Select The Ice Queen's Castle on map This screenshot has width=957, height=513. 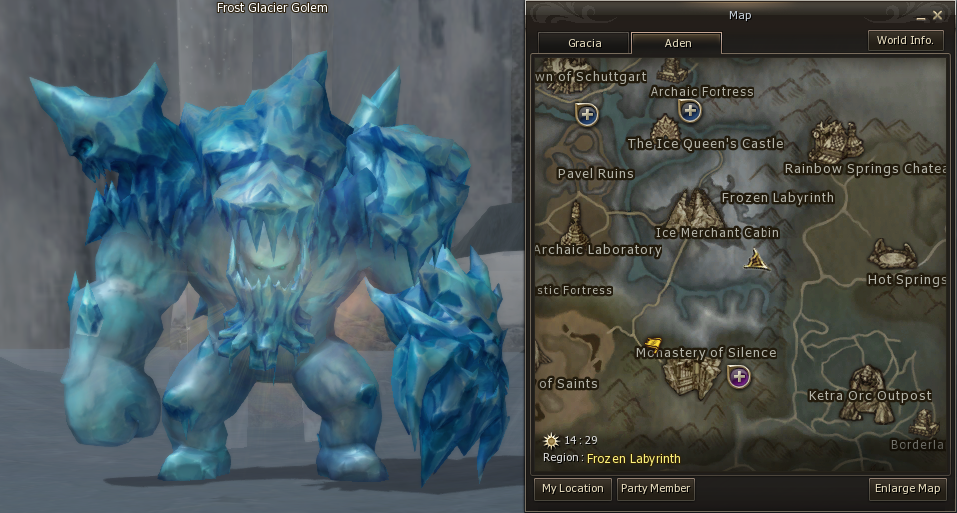pos(665,128)
